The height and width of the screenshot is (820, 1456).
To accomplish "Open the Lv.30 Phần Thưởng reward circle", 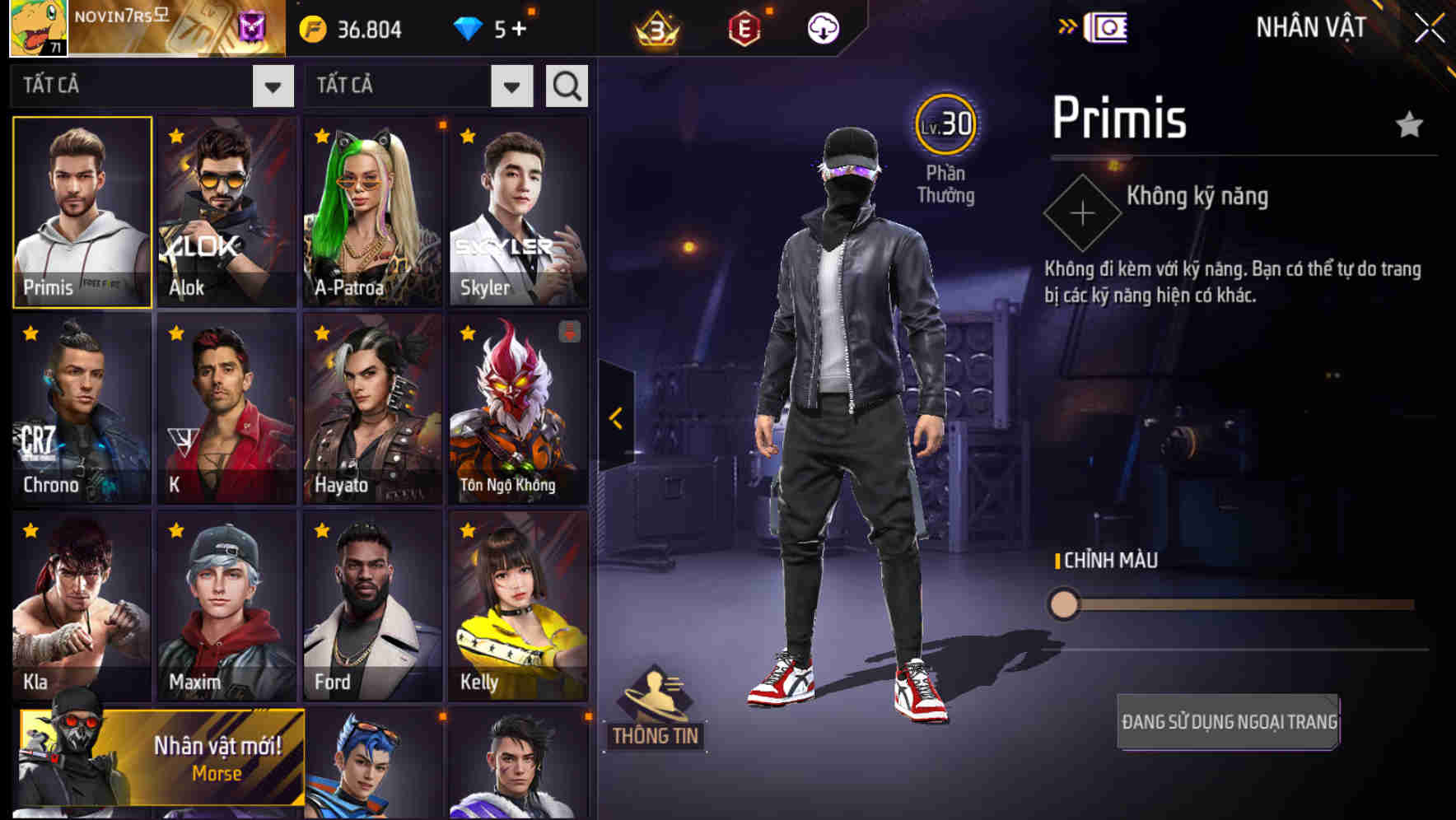I will [x=945, y=125].
